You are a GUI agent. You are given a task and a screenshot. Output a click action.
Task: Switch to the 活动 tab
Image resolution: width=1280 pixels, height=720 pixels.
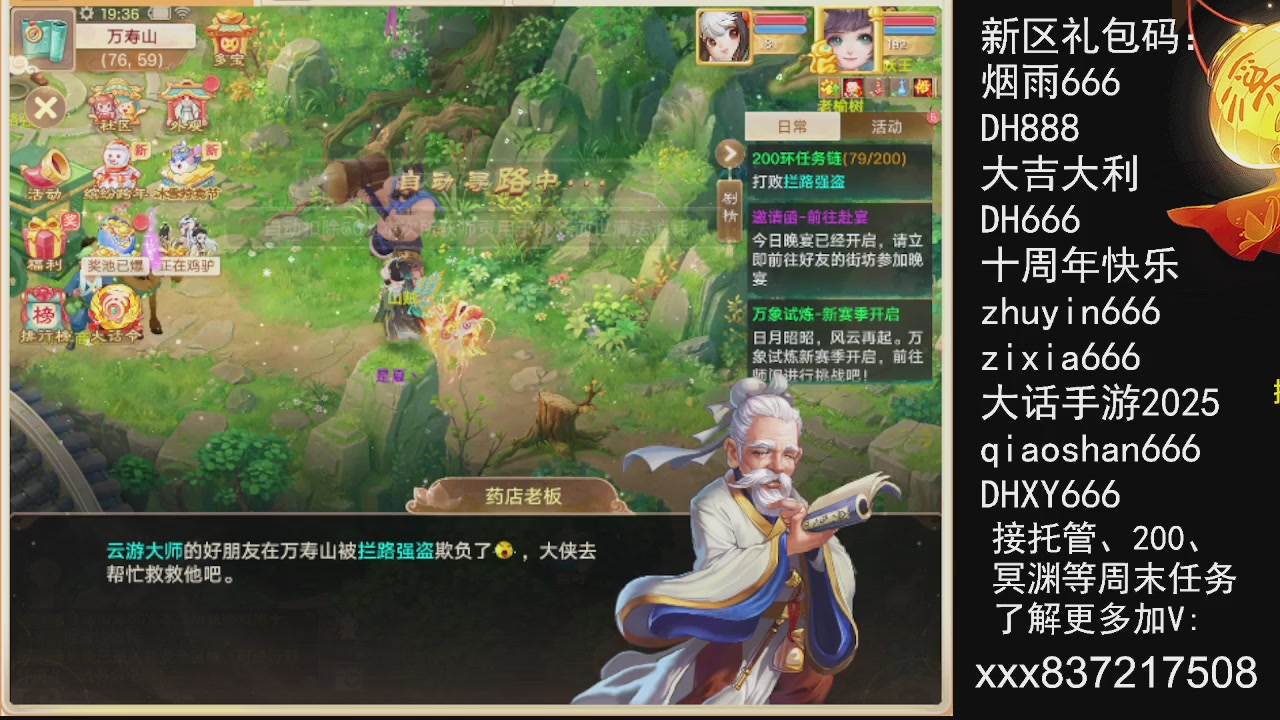click(888, 127)
